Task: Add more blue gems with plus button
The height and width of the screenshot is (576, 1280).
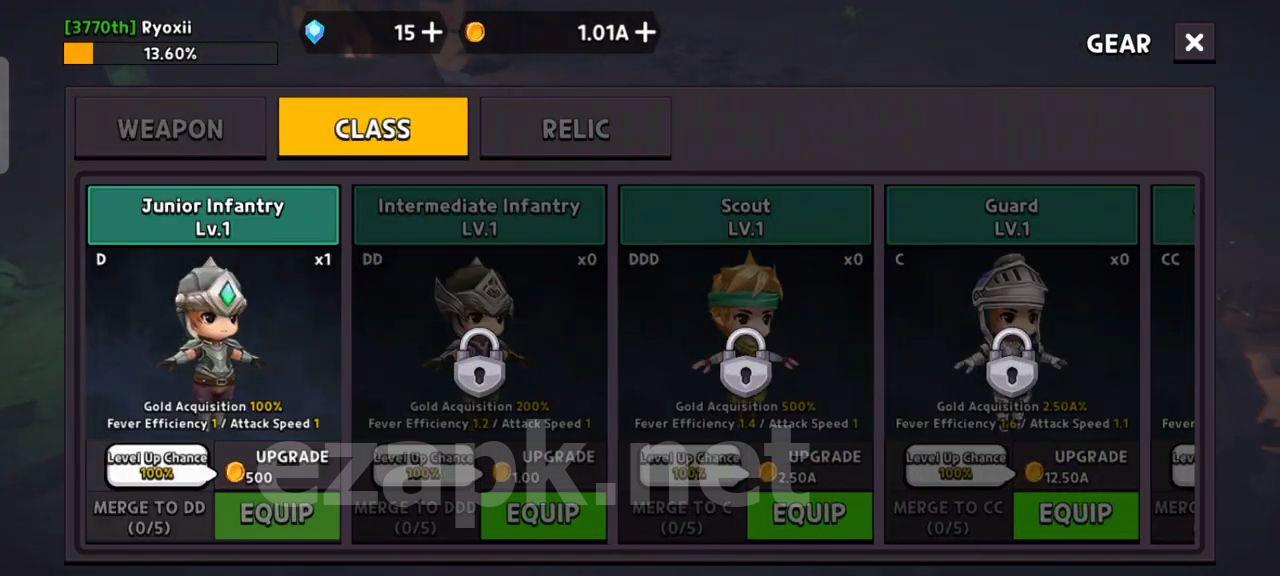Action: click(432, 32)
